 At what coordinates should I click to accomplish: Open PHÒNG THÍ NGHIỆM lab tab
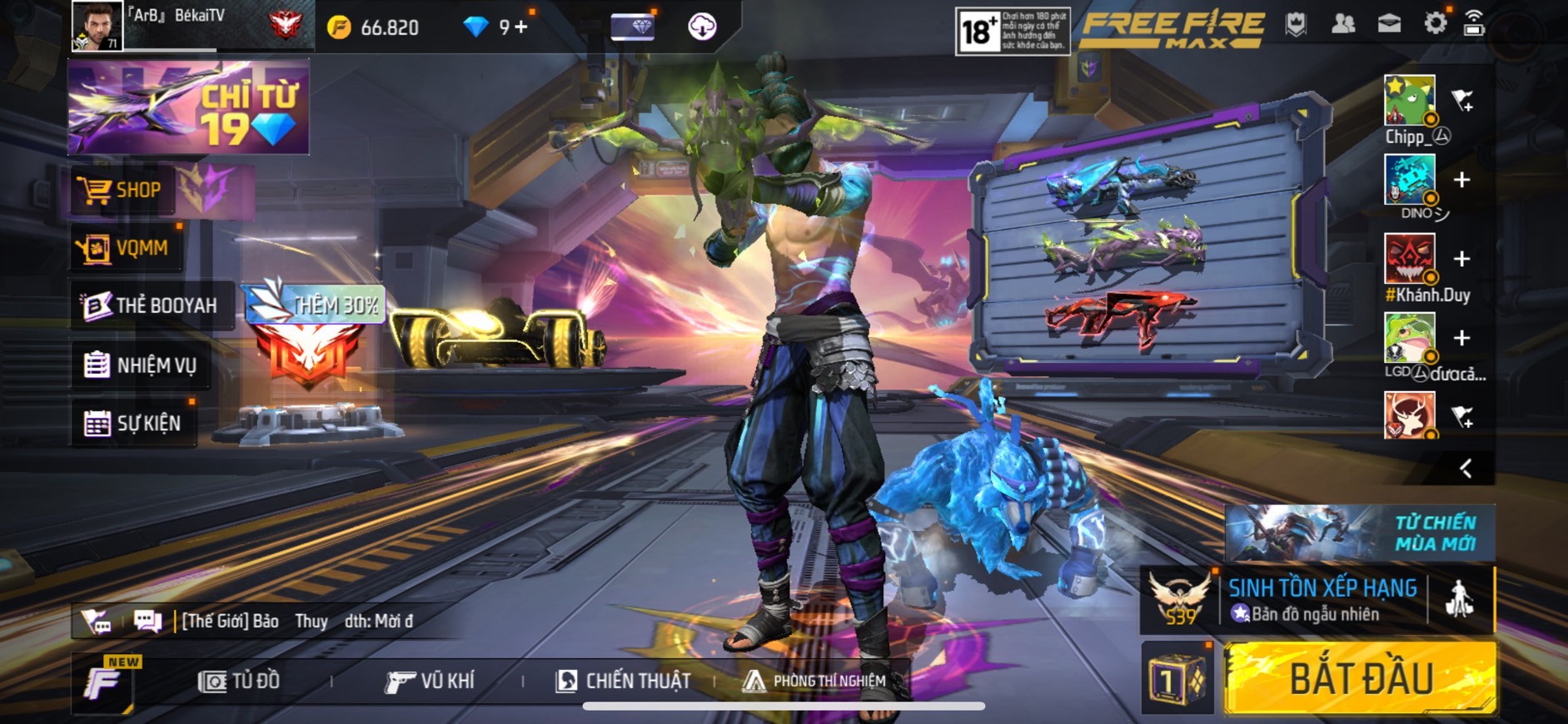[814, 681]
